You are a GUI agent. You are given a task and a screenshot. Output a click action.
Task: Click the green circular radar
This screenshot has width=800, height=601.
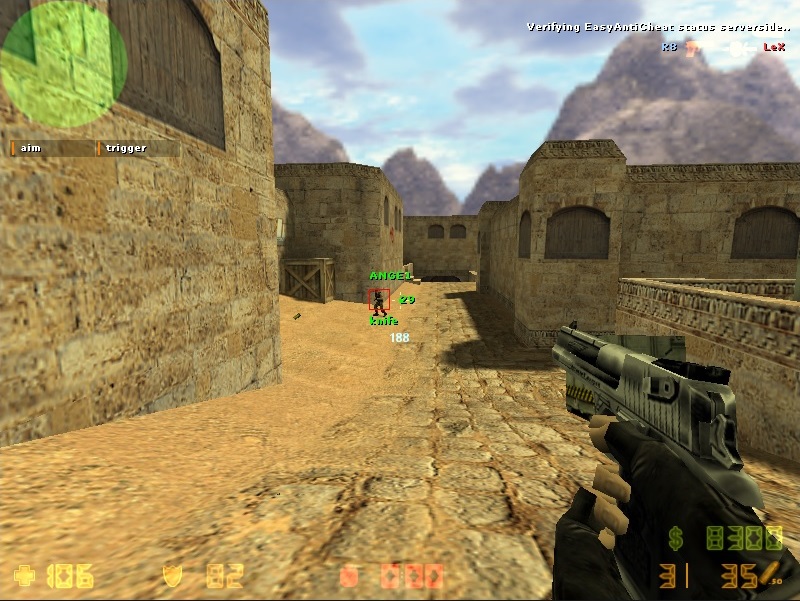(64, 64)
